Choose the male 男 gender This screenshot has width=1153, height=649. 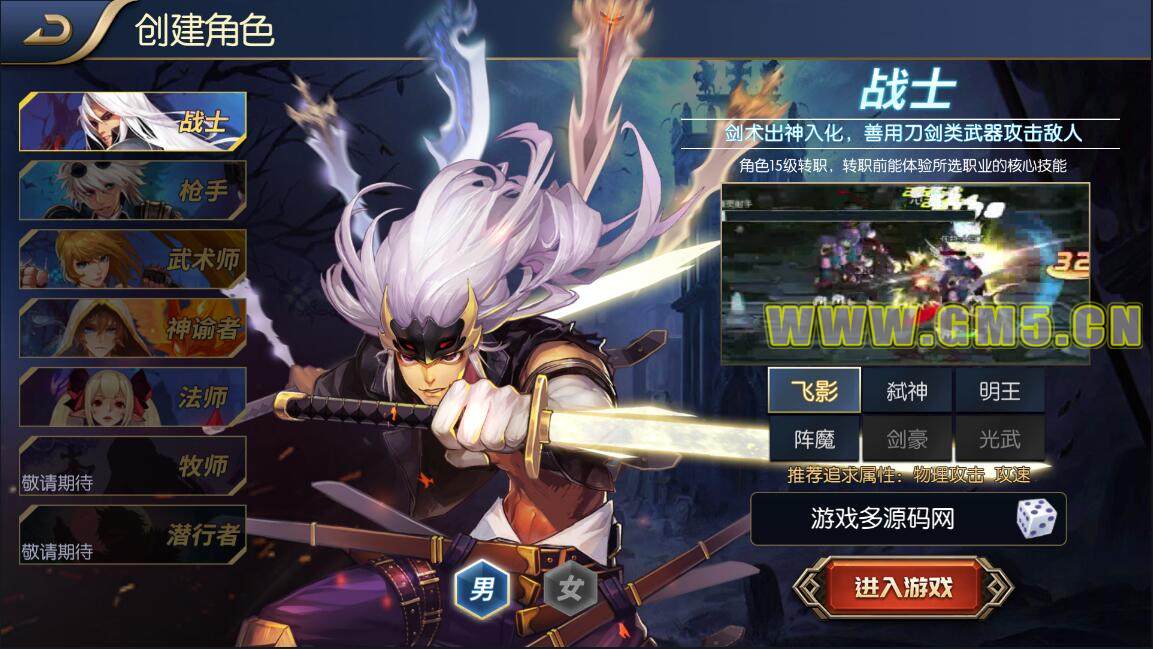(x=483, y=586)
